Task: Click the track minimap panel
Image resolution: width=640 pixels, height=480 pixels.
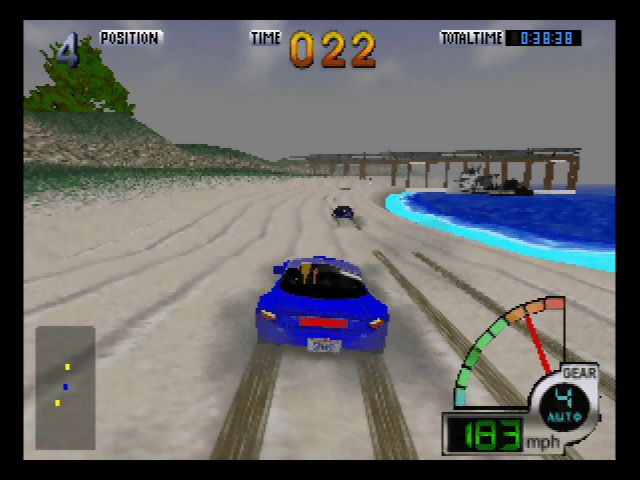Action: 65,388
